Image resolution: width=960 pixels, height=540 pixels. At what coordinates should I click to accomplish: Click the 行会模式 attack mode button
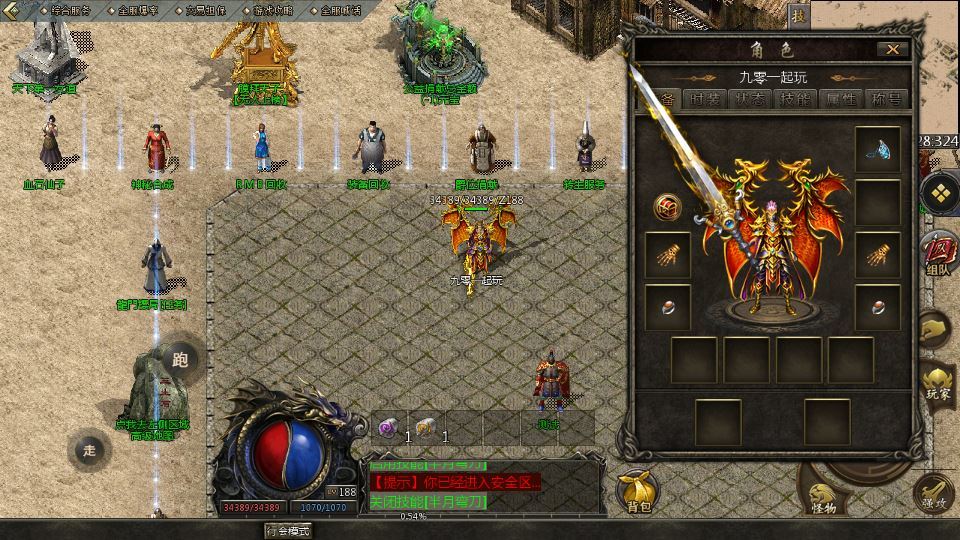click(x=288, y=531)
